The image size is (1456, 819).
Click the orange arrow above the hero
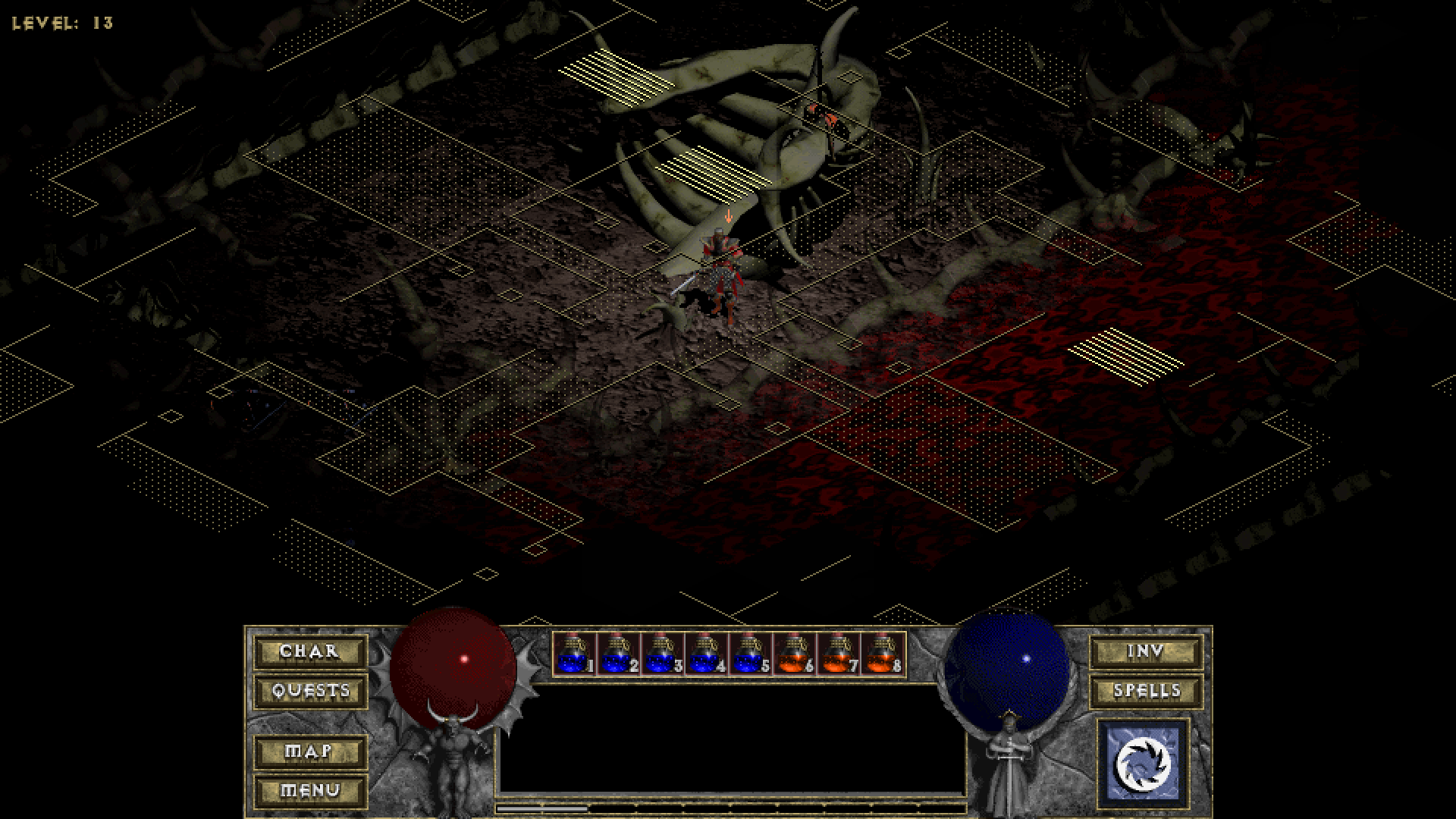[728, 218]
